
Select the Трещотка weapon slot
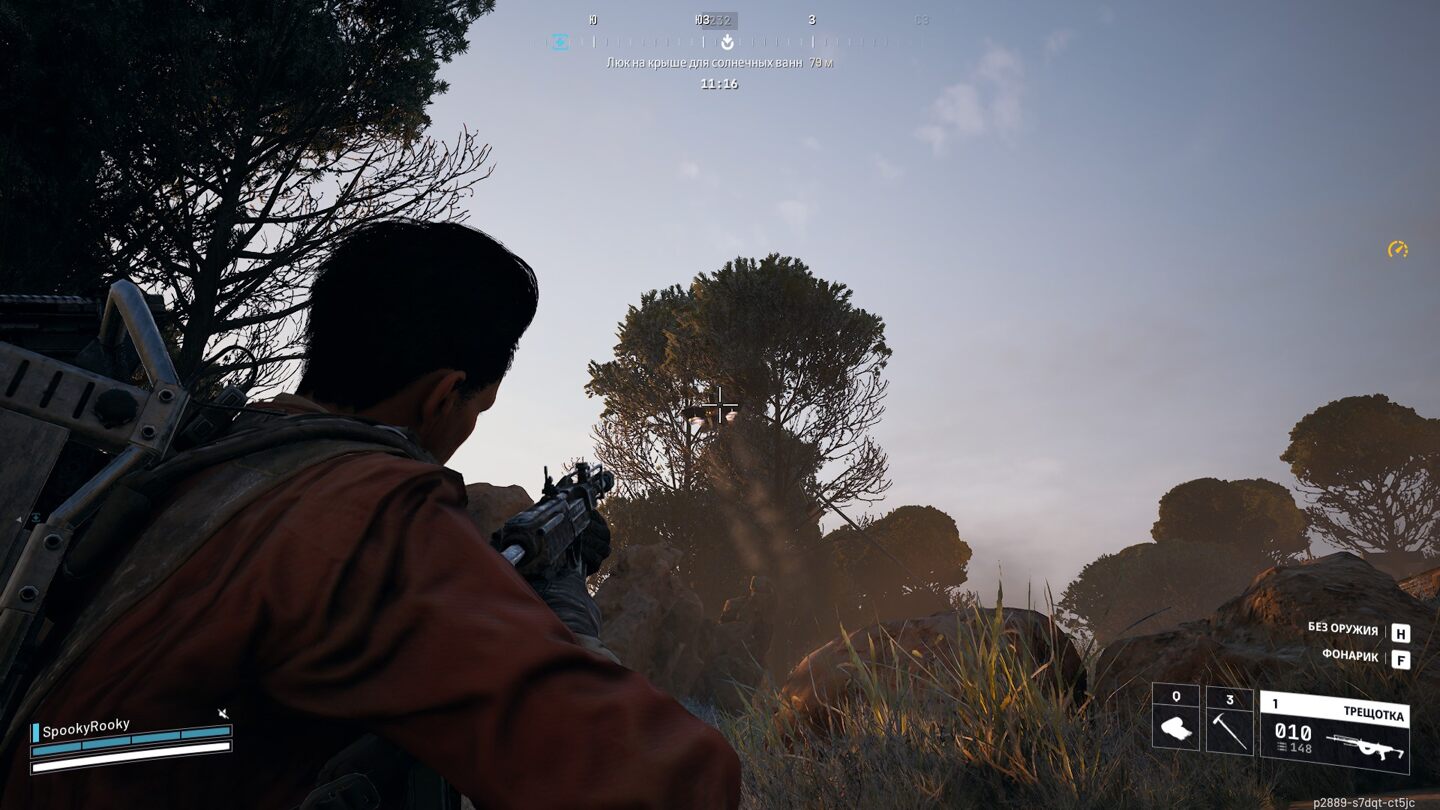[1334, 731]
